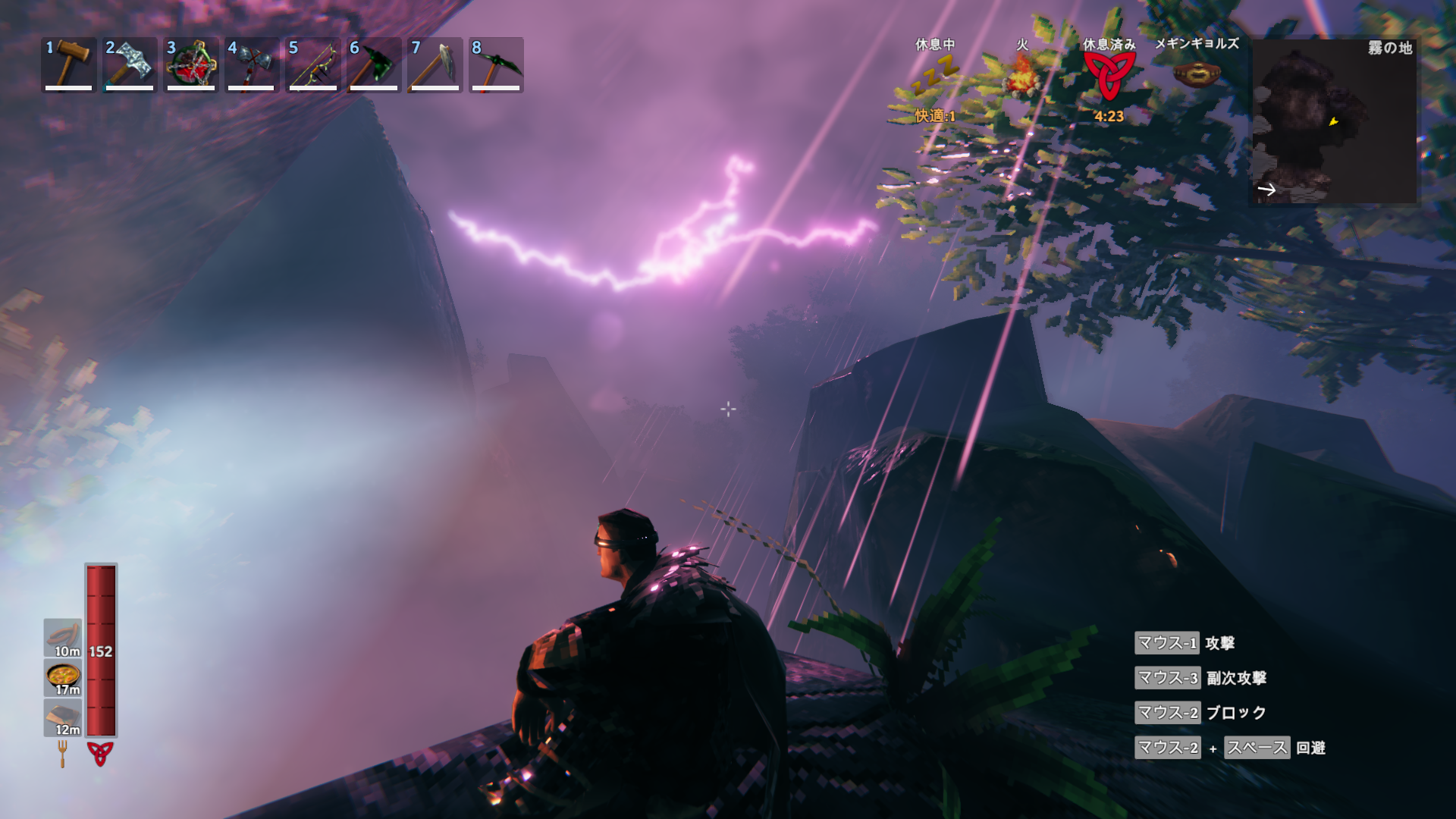
Task: Equip the silver war hammer in slot 2
Action: pyautogui.click(x=130, y=64)
